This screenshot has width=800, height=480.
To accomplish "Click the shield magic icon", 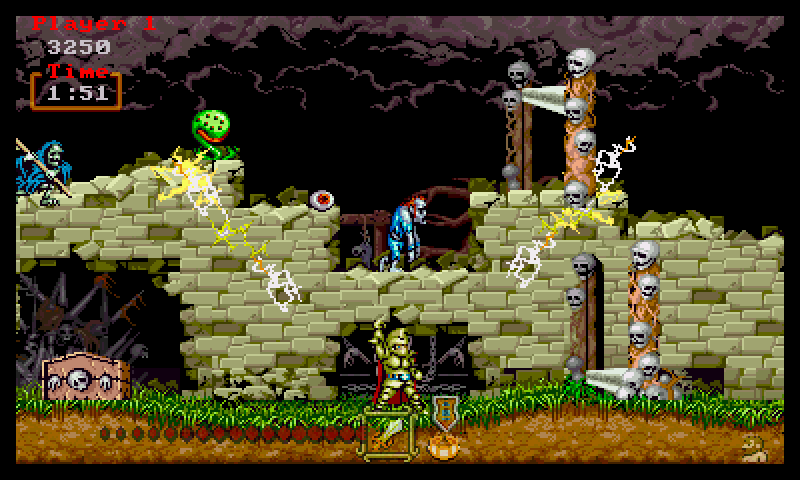I will [x=444, y=412].
